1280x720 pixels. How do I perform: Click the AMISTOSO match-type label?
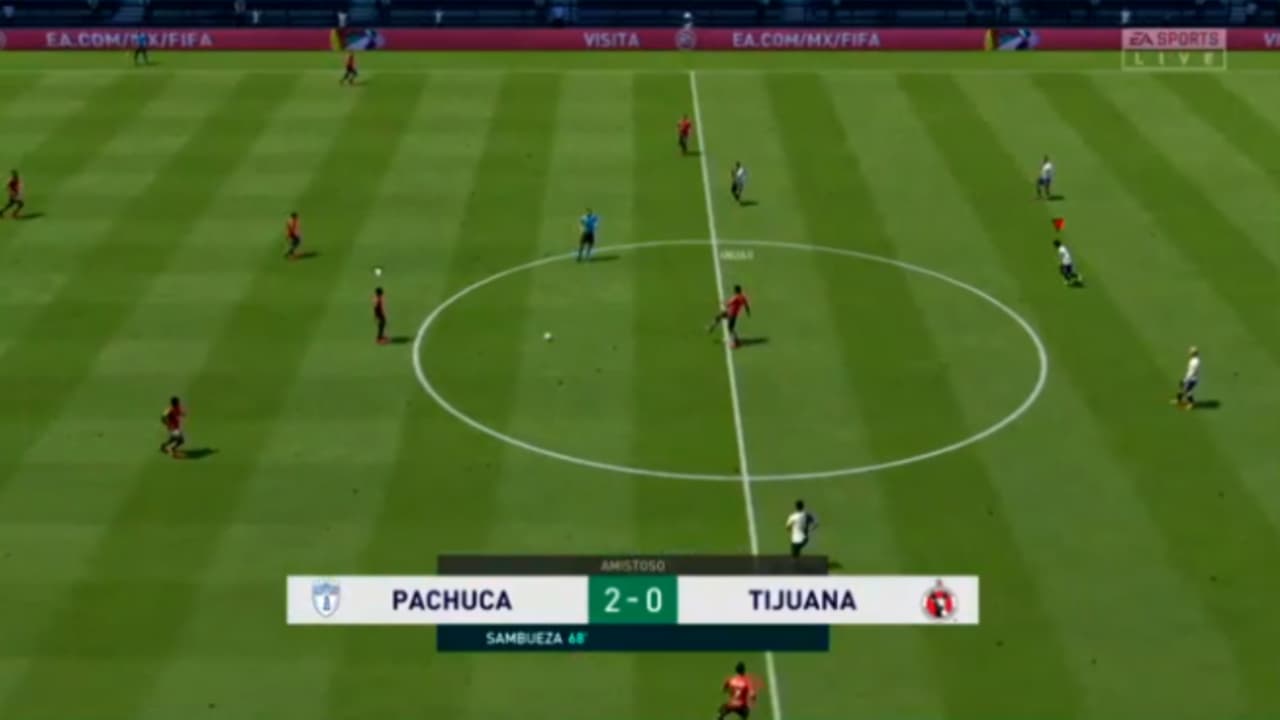(633, 564)
